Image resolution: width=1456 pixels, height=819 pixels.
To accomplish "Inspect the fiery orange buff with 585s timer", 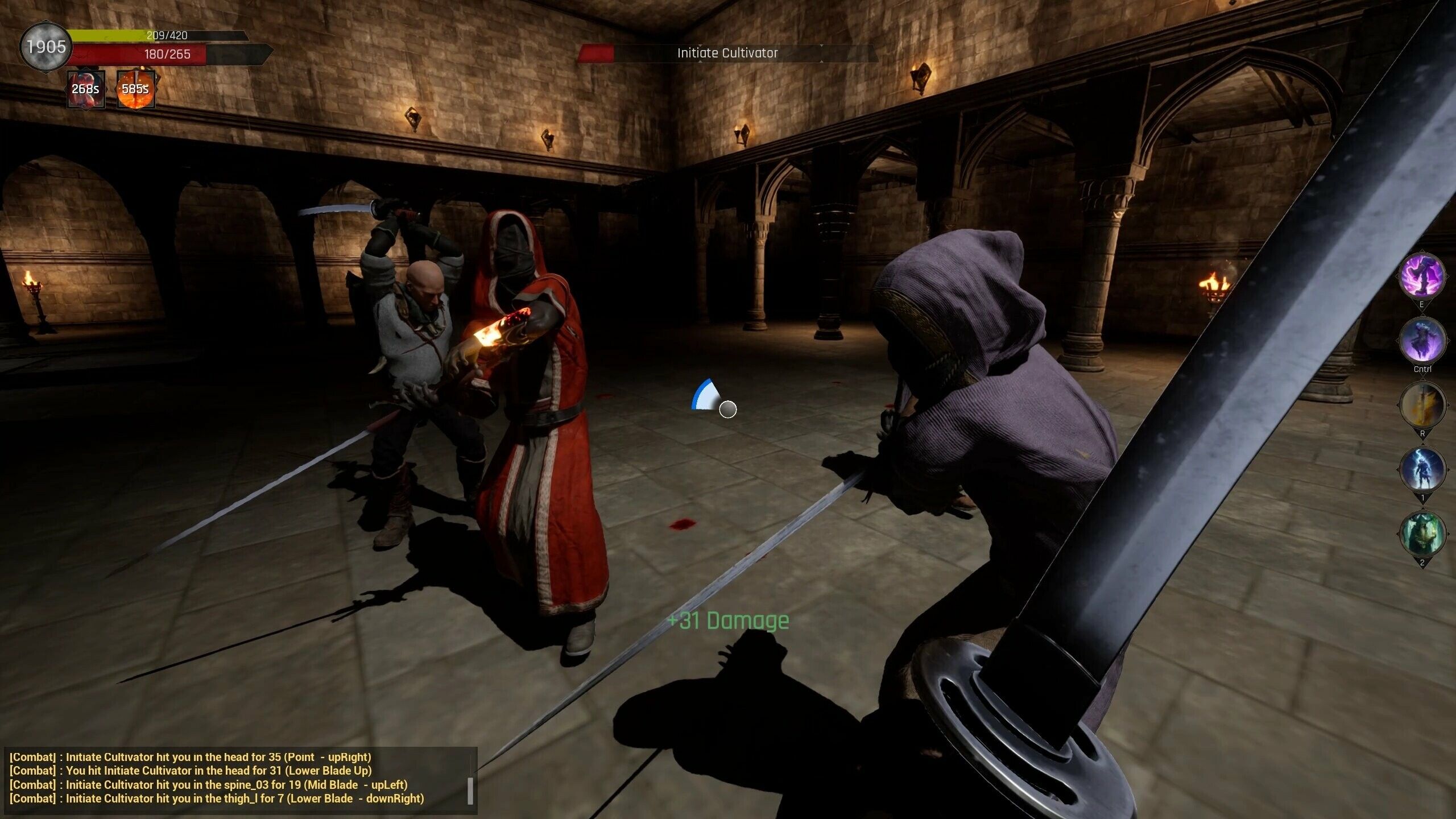I will (x=135, y=89).
